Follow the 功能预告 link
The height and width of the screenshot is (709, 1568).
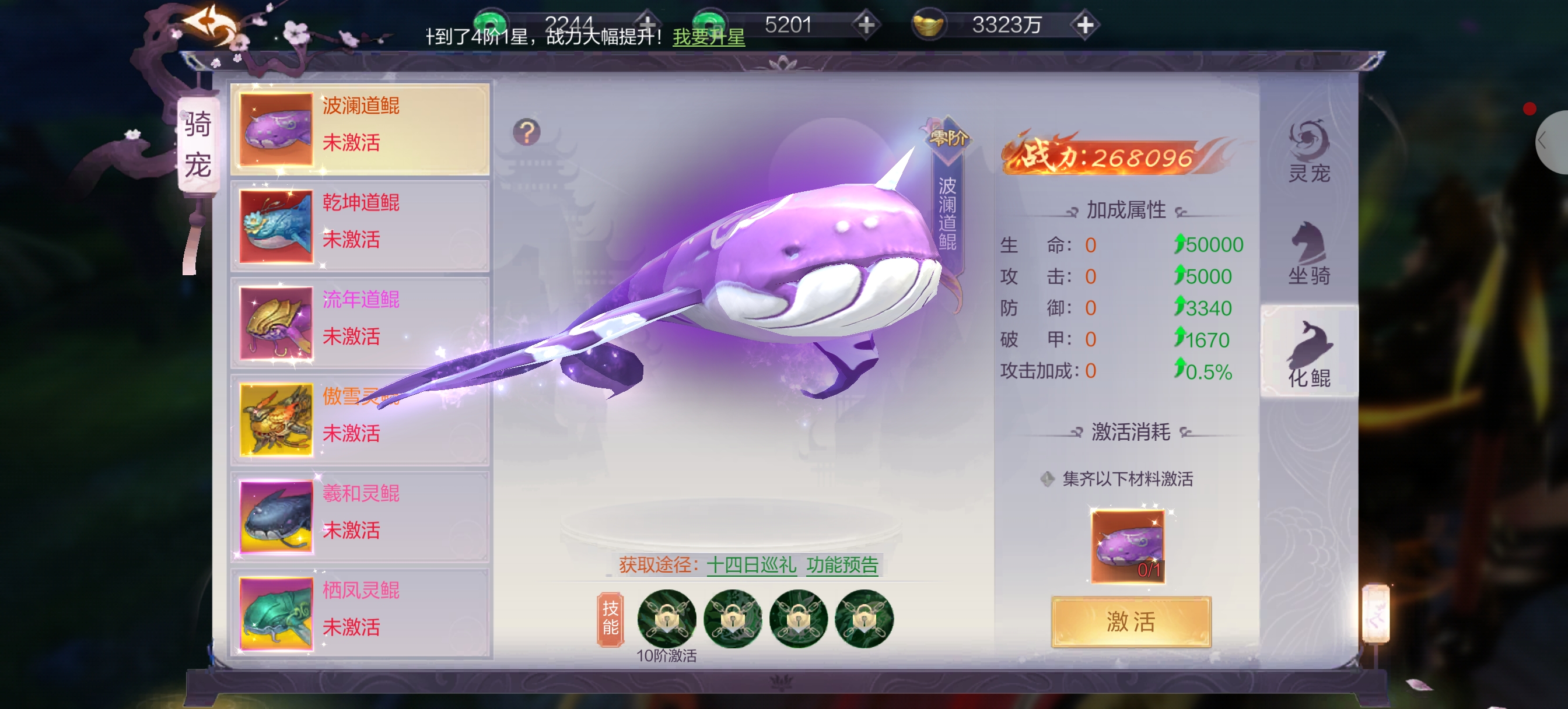pyautogui.click(x=842, y=565)
